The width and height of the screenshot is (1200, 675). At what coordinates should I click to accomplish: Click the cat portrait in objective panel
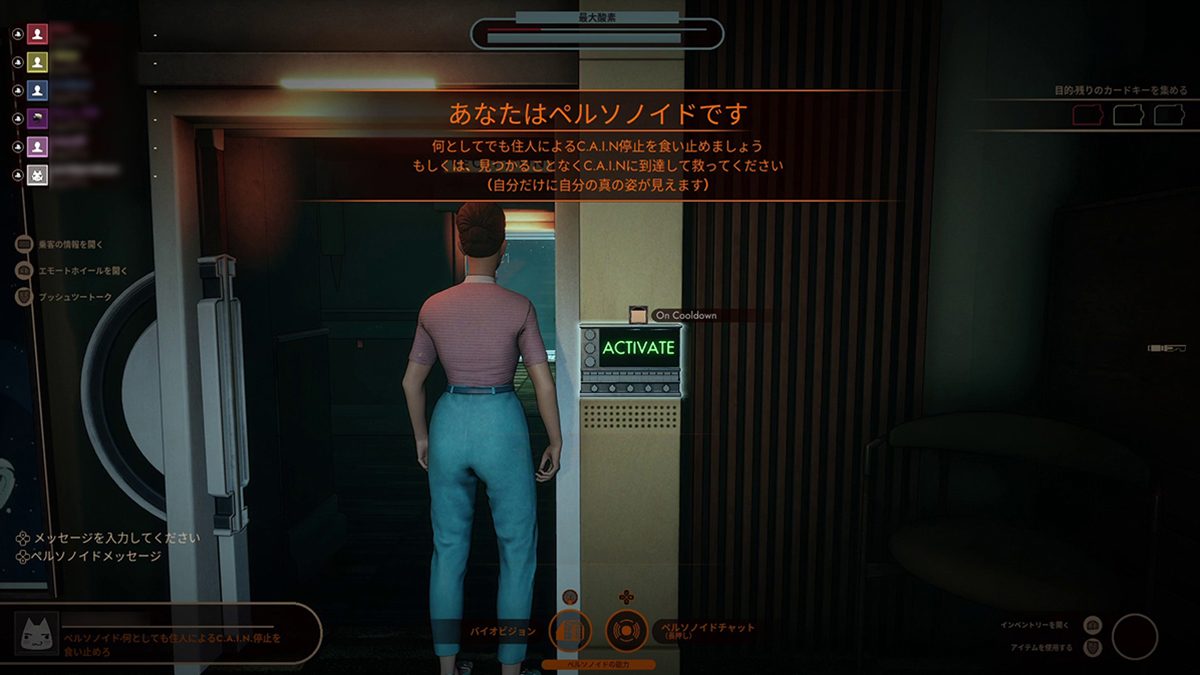pyautogui.click(x=36, y=634)
